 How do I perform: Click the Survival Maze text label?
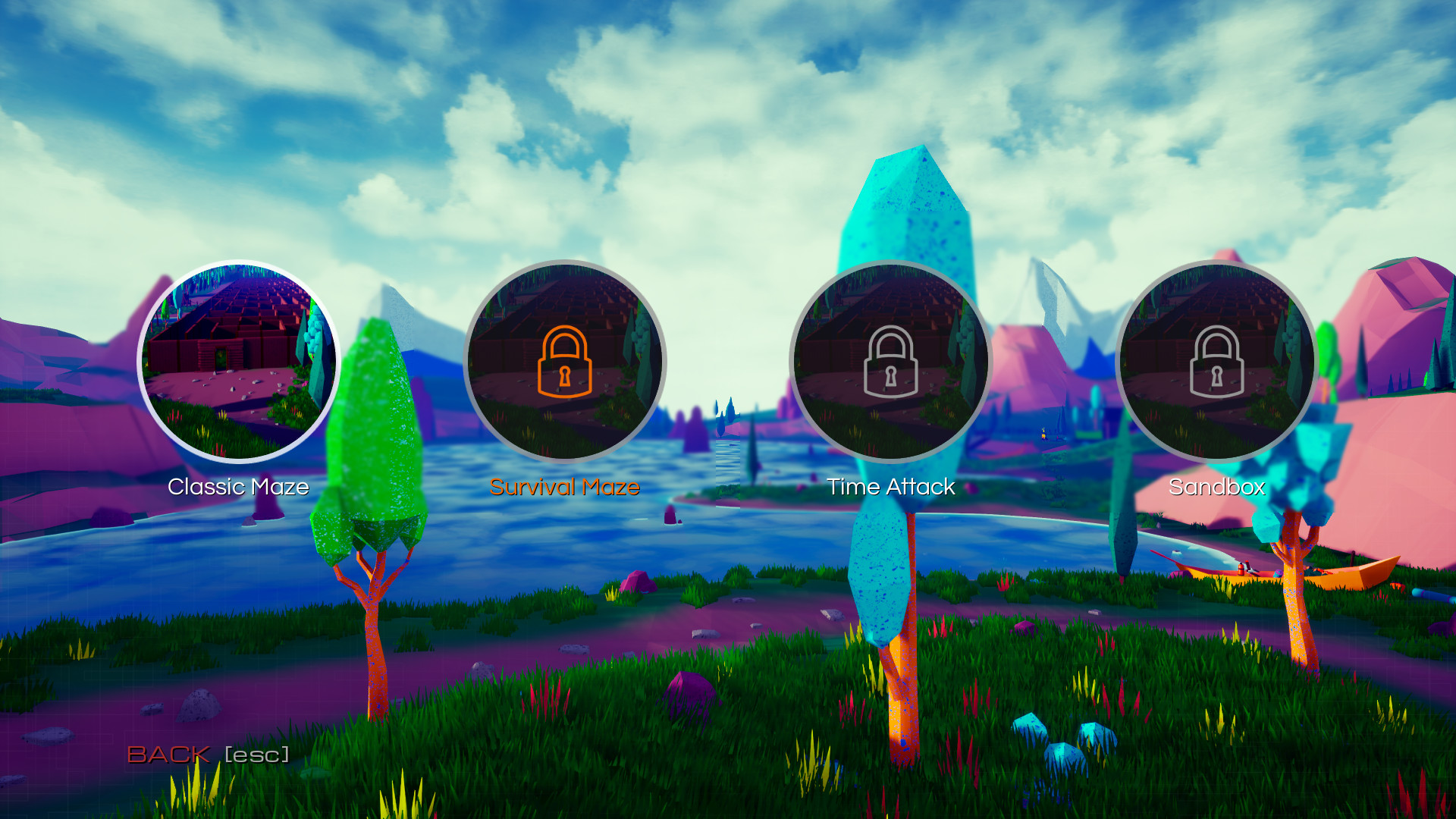[564, 488]
